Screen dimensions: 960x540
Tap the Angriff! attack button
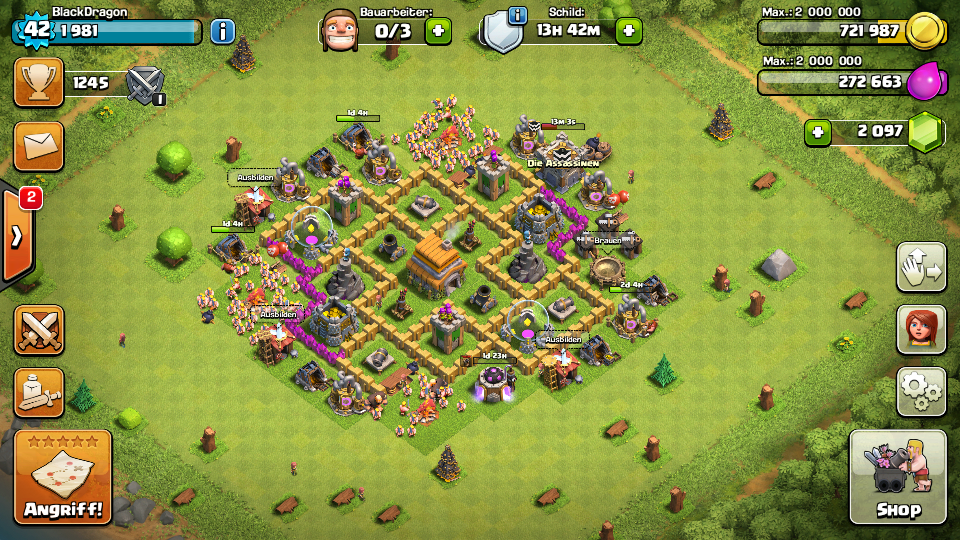[x=62, y=478]
